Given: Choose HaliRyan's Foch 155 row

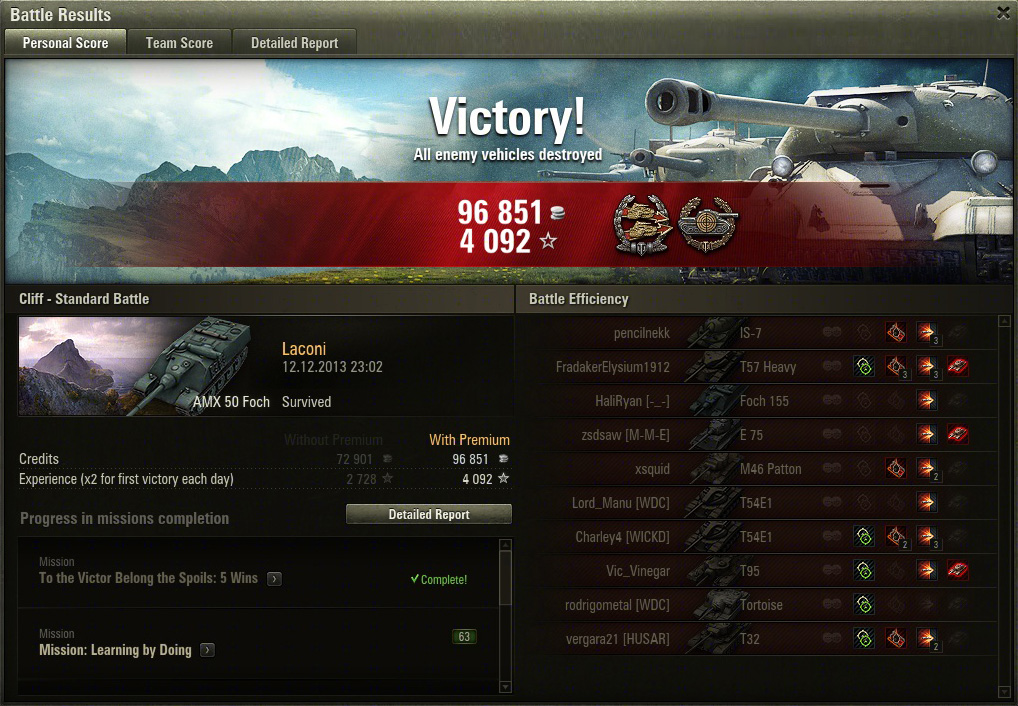Looking at the screenshot, I should coord(760,401).
